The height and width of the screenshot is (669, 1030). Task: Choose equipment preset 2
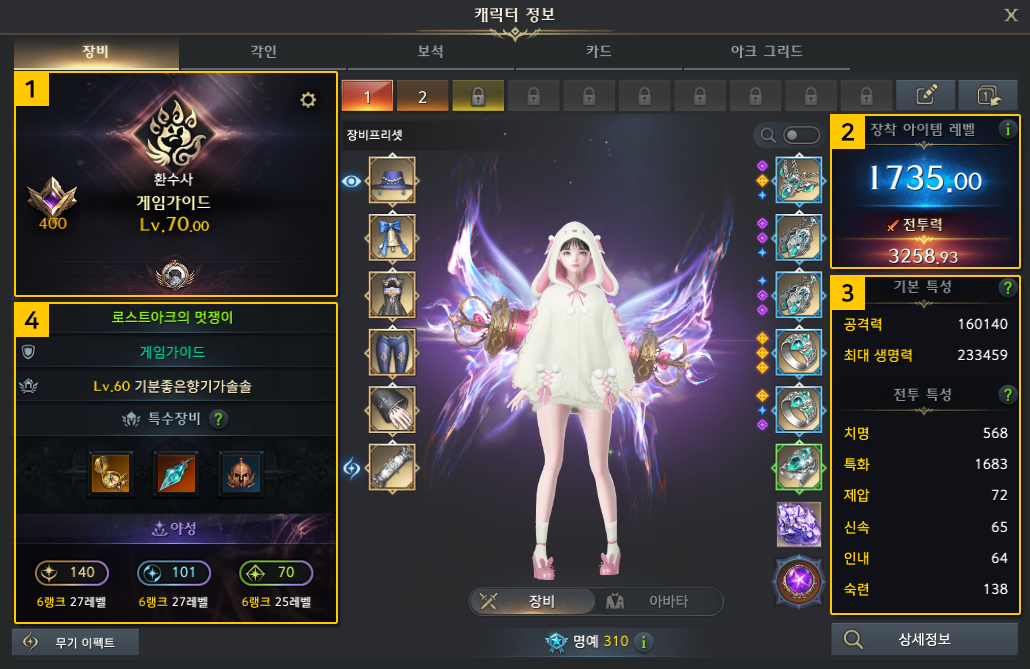422,96
